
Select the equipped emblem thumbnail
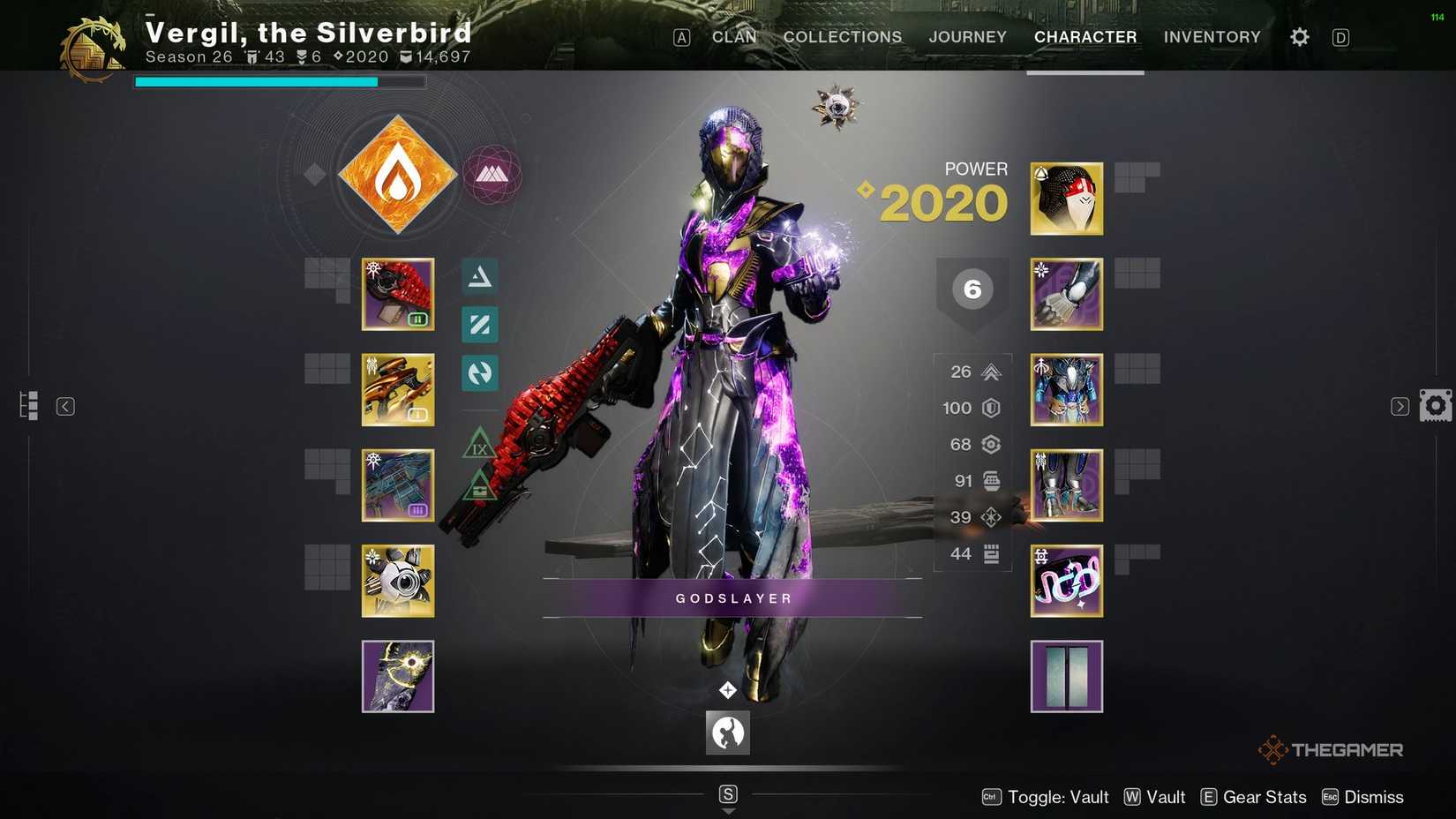pyautogui.click(x=1066, y=676)
